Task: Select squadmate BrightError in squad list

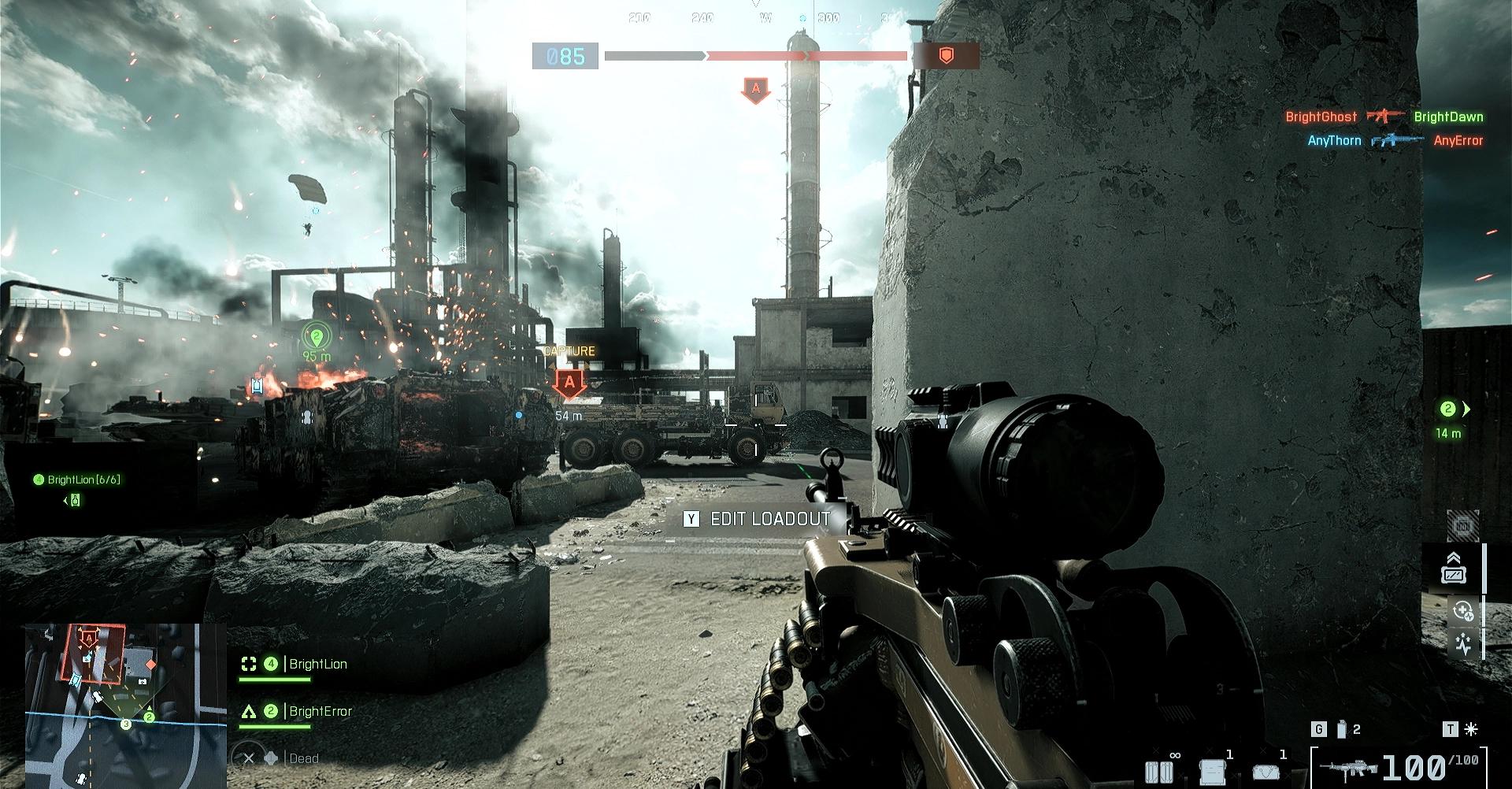Action: point(320,712)
